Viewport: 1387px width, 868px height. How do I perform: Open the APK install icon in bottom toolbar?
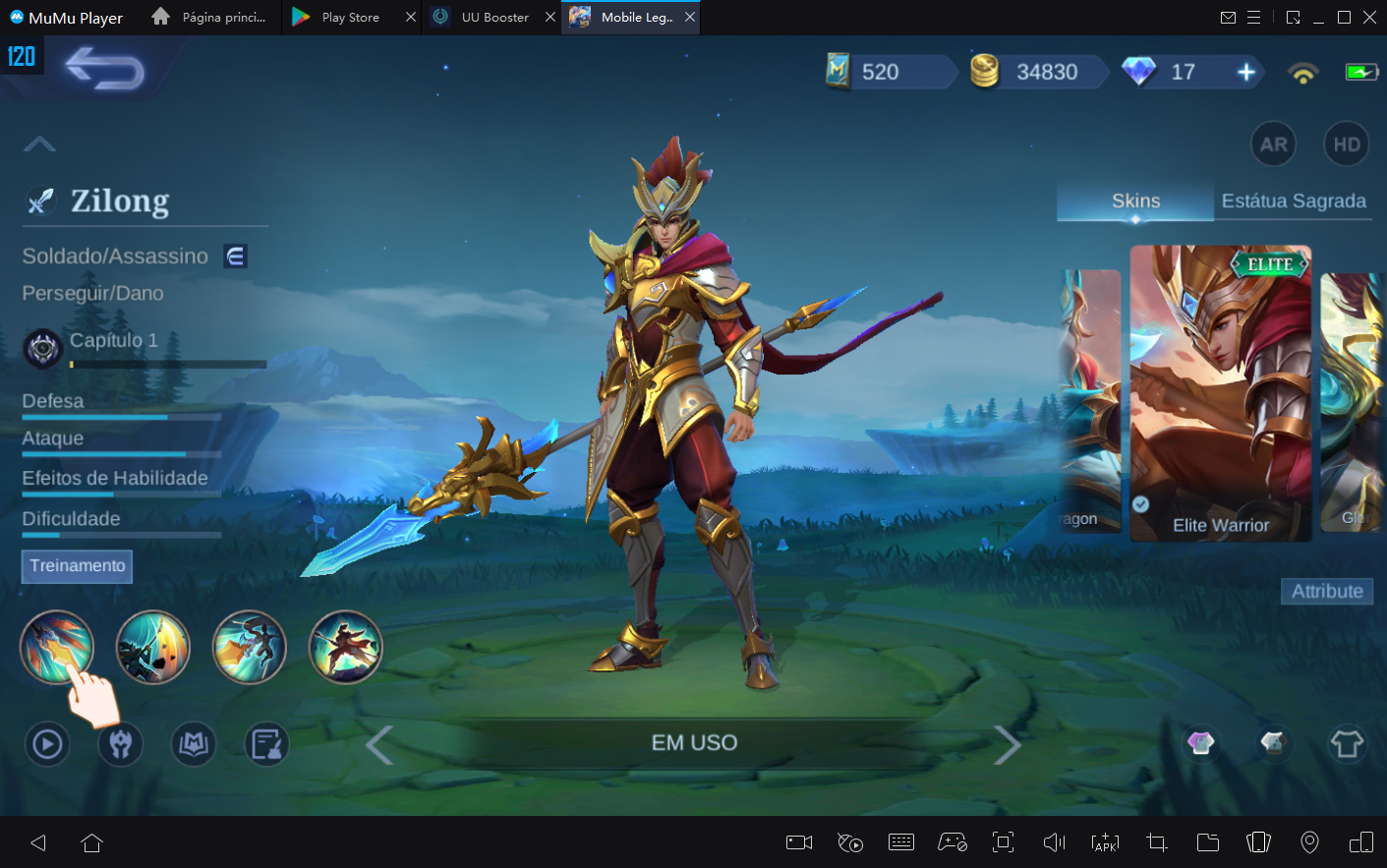tap(1105, 842)
